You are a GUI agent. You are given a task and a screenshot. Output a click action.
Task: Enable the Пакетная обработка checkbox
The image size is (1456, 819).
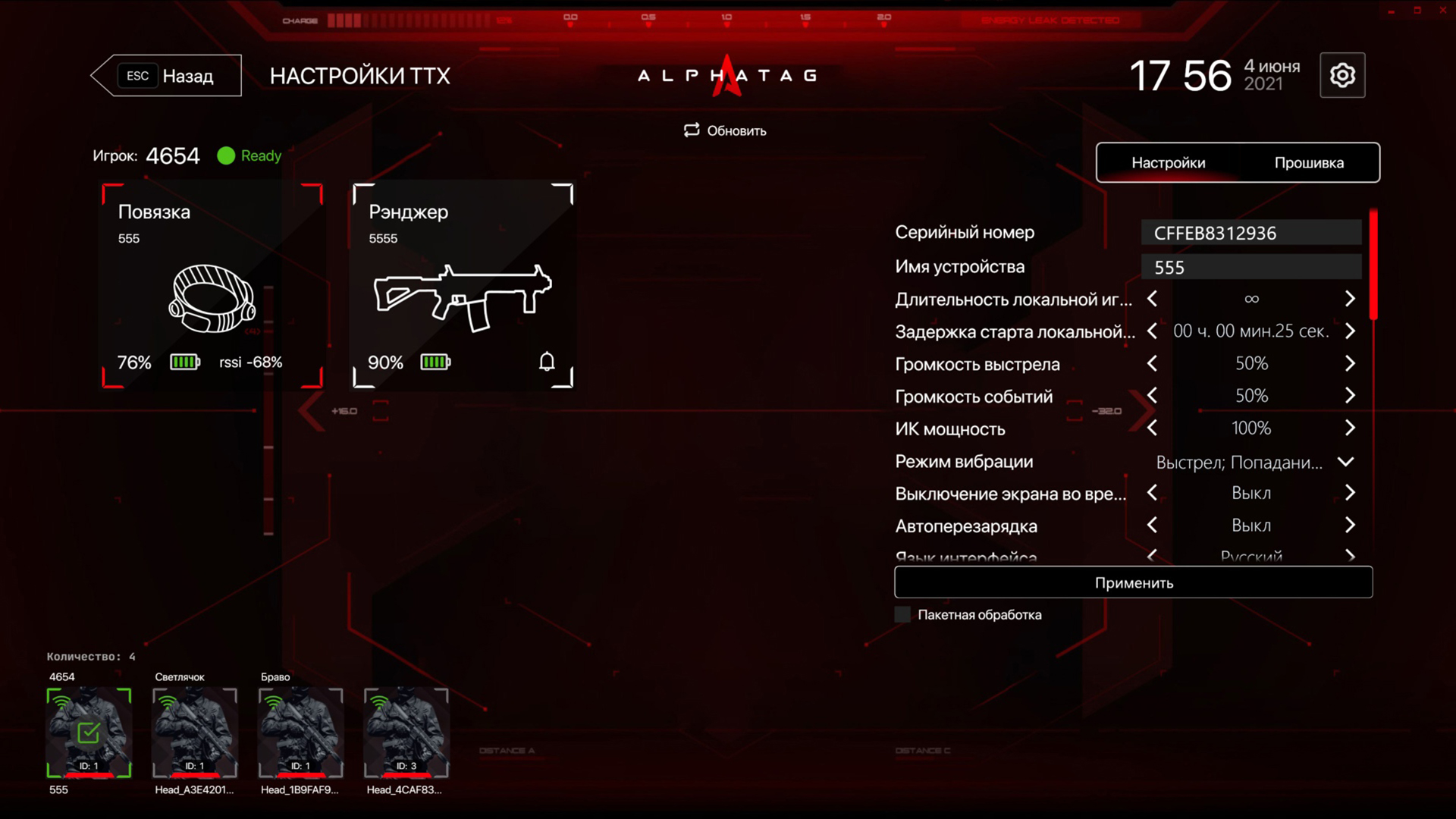point(902,615)
